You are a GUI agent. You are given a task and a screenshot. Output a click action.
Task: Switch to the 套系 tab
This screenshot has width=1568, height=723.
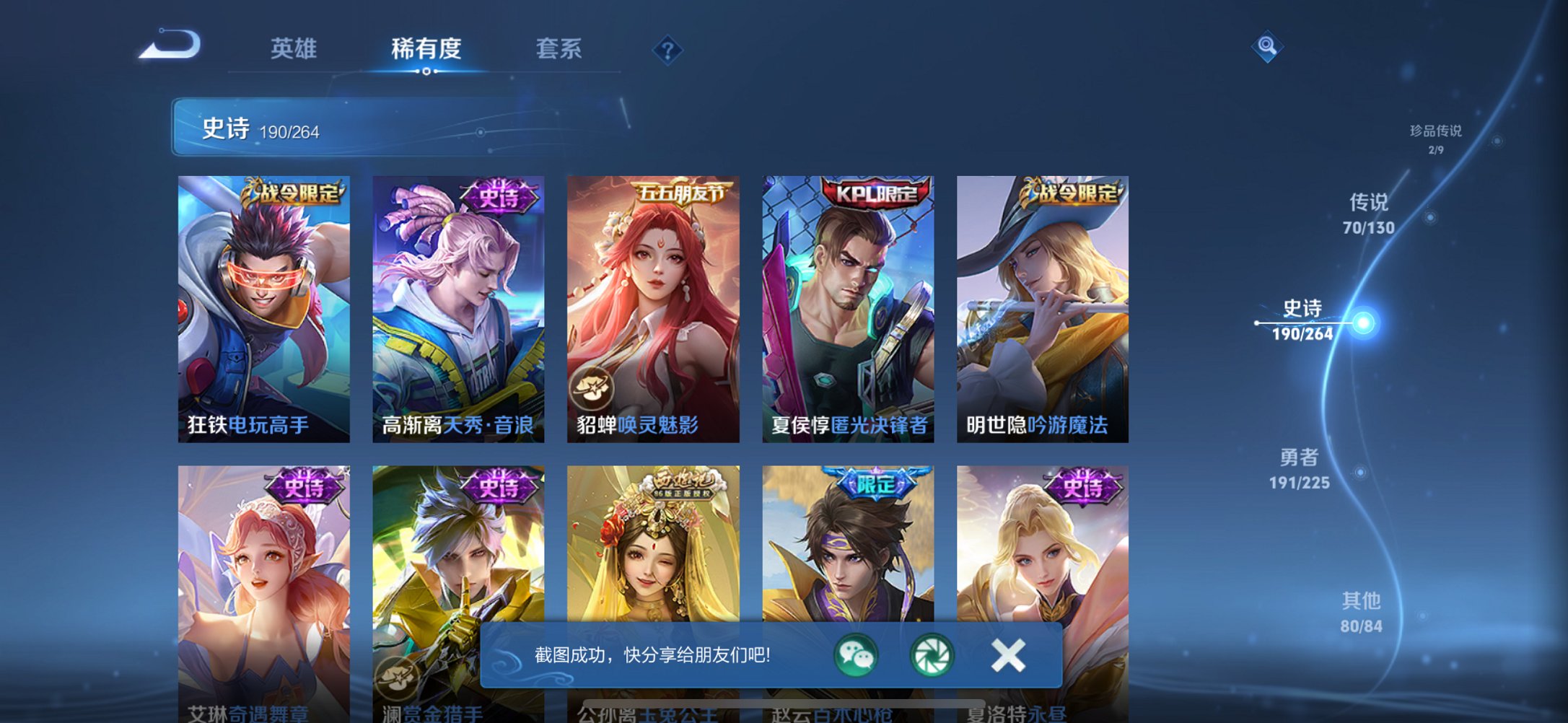558,48
